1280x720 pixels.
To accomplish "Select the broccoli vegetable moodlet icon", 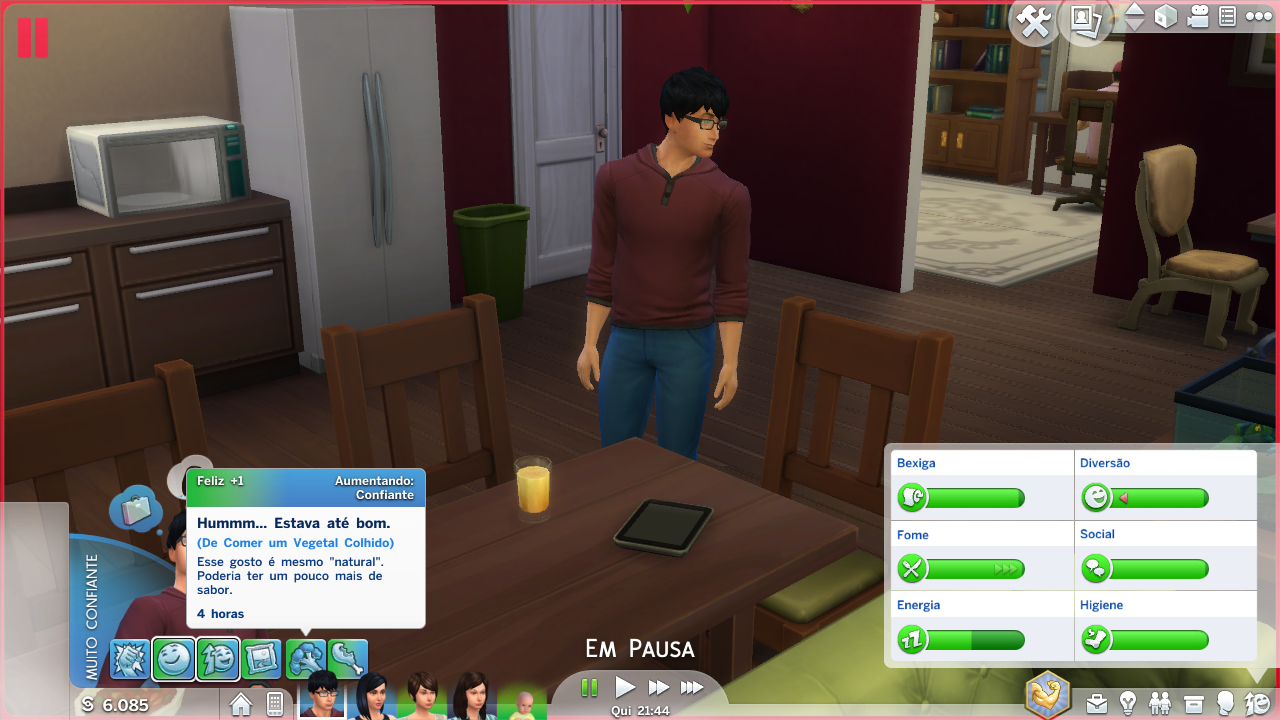I will (x=305, y=659).
